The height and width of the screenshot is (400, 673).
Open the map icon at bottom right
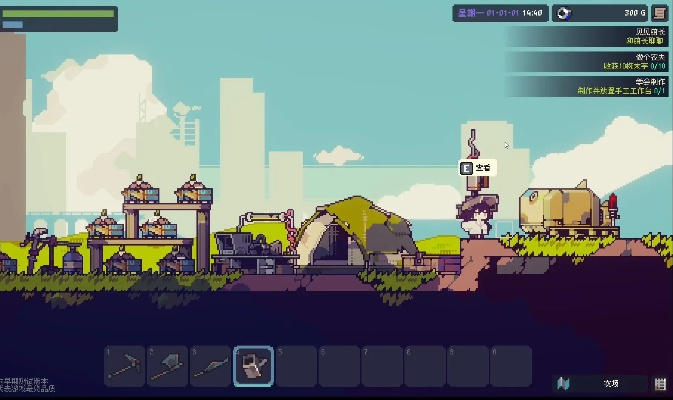point(563,383)
